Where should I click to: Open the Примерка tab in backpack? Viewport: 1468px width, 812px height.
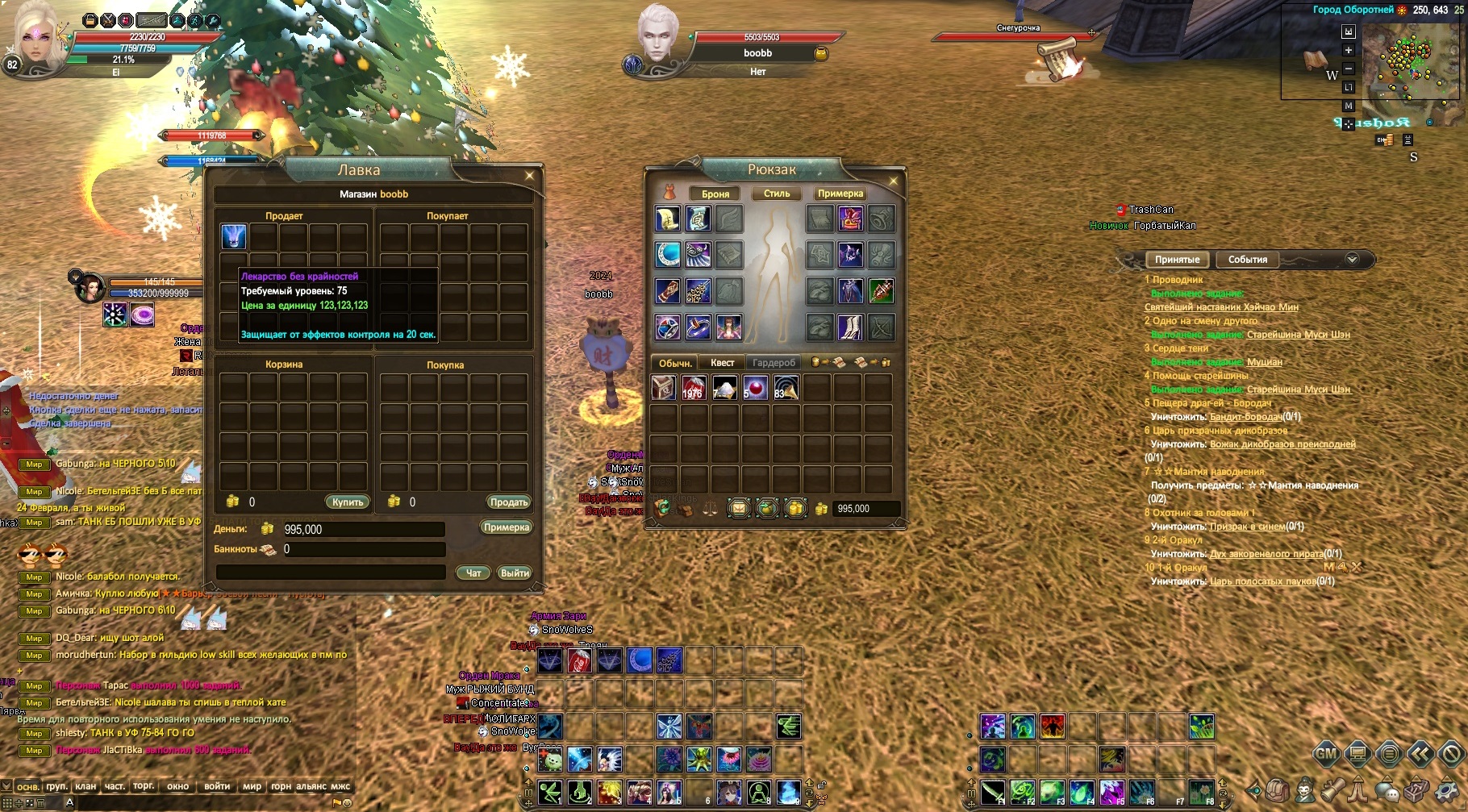point(840,194)
